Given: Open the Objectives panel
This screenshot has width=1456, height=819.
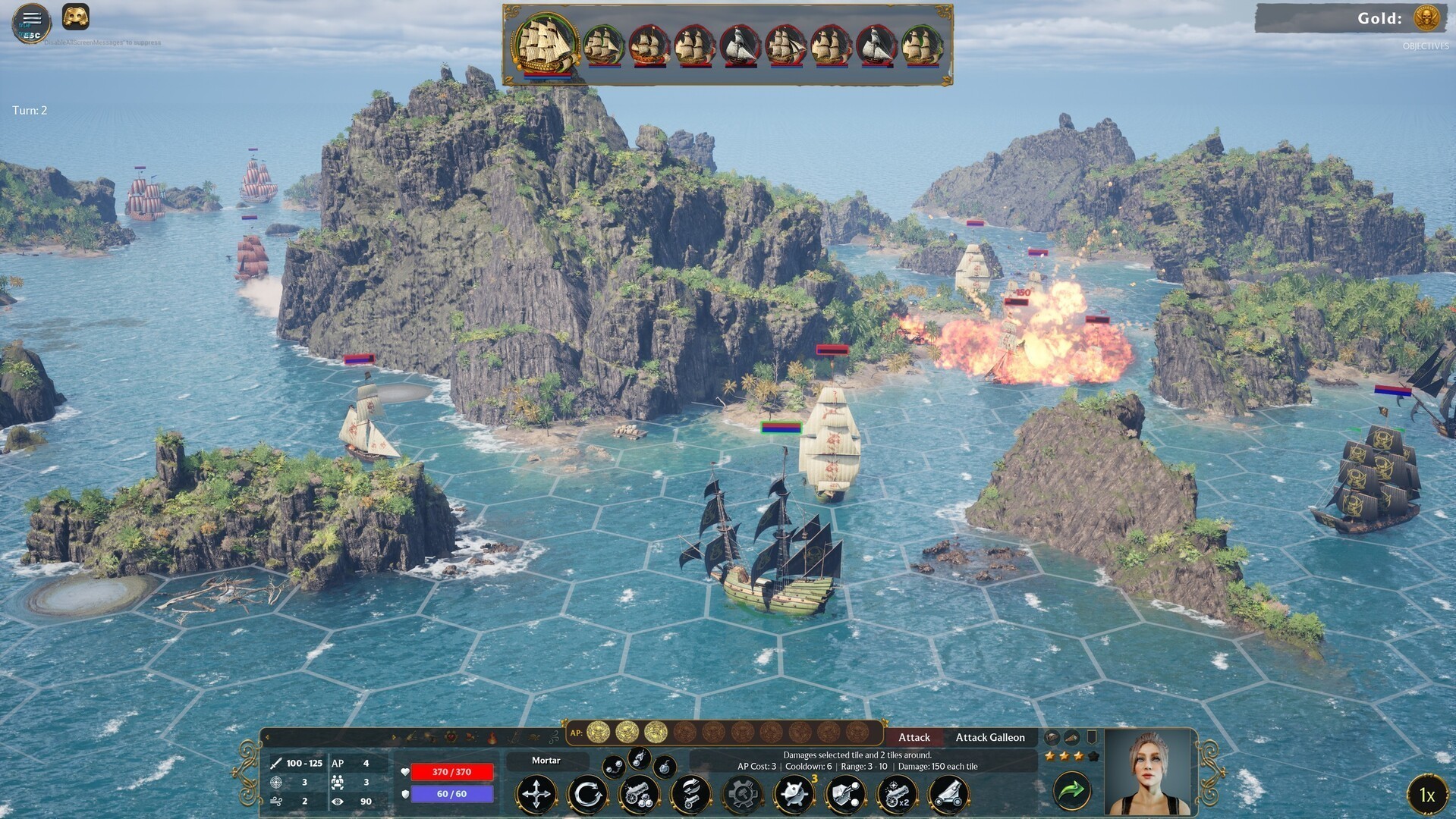Looking at the screenshot, I should [1425, 46].
